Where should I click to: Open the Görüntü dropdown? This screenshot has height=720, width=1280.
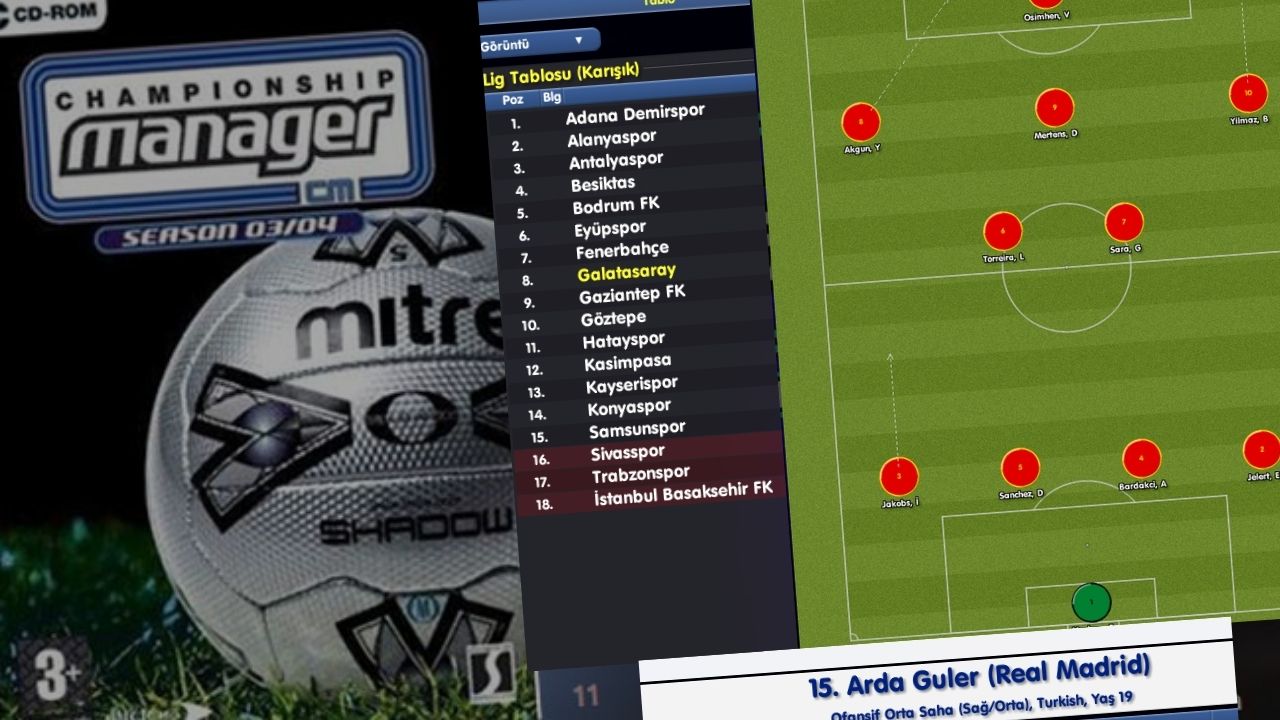coord(540,42)
